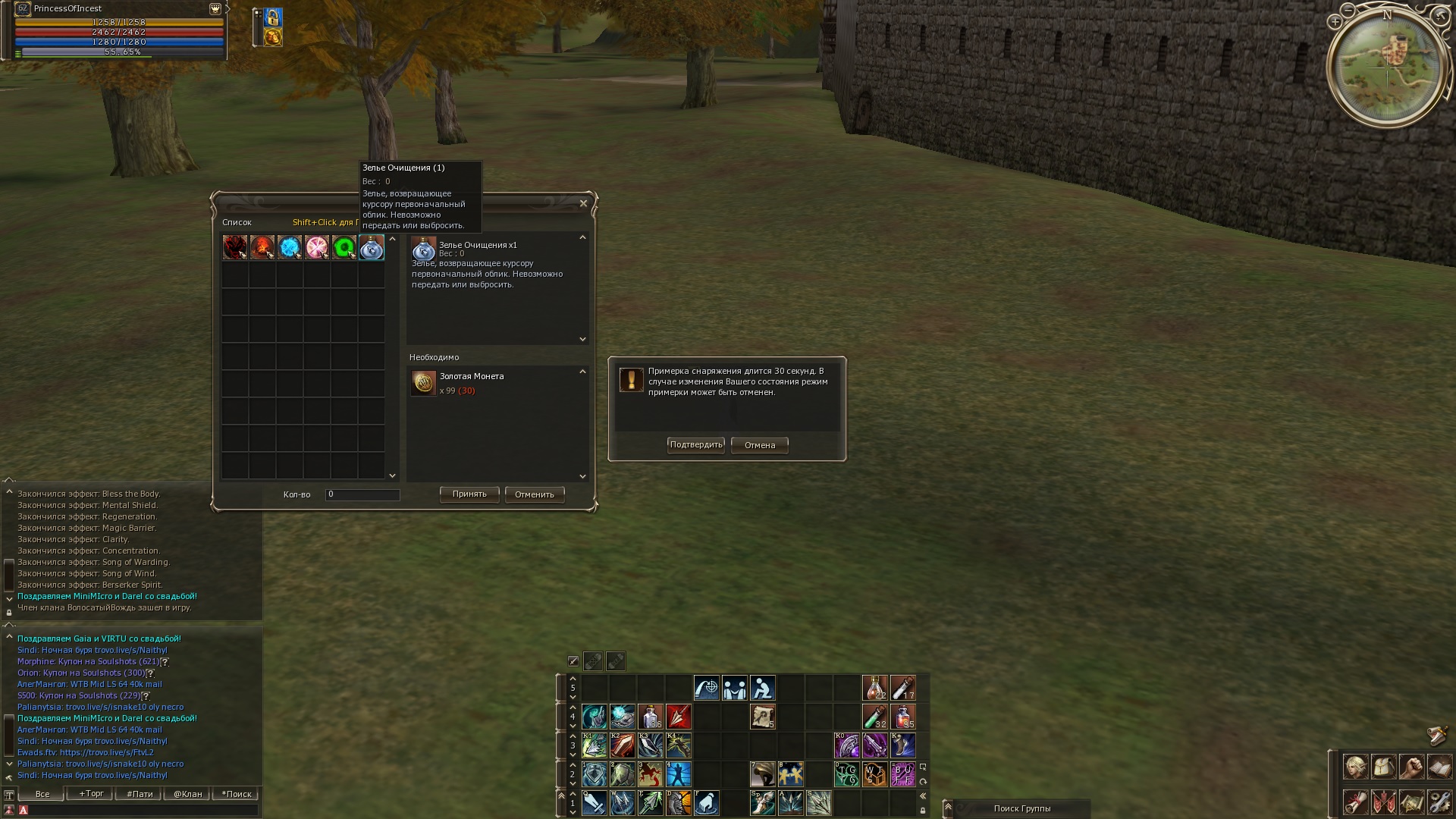Screen dimensions: 1456x819
Task: Activate the BUFF macro on hotbar
Action: (902, 774)
